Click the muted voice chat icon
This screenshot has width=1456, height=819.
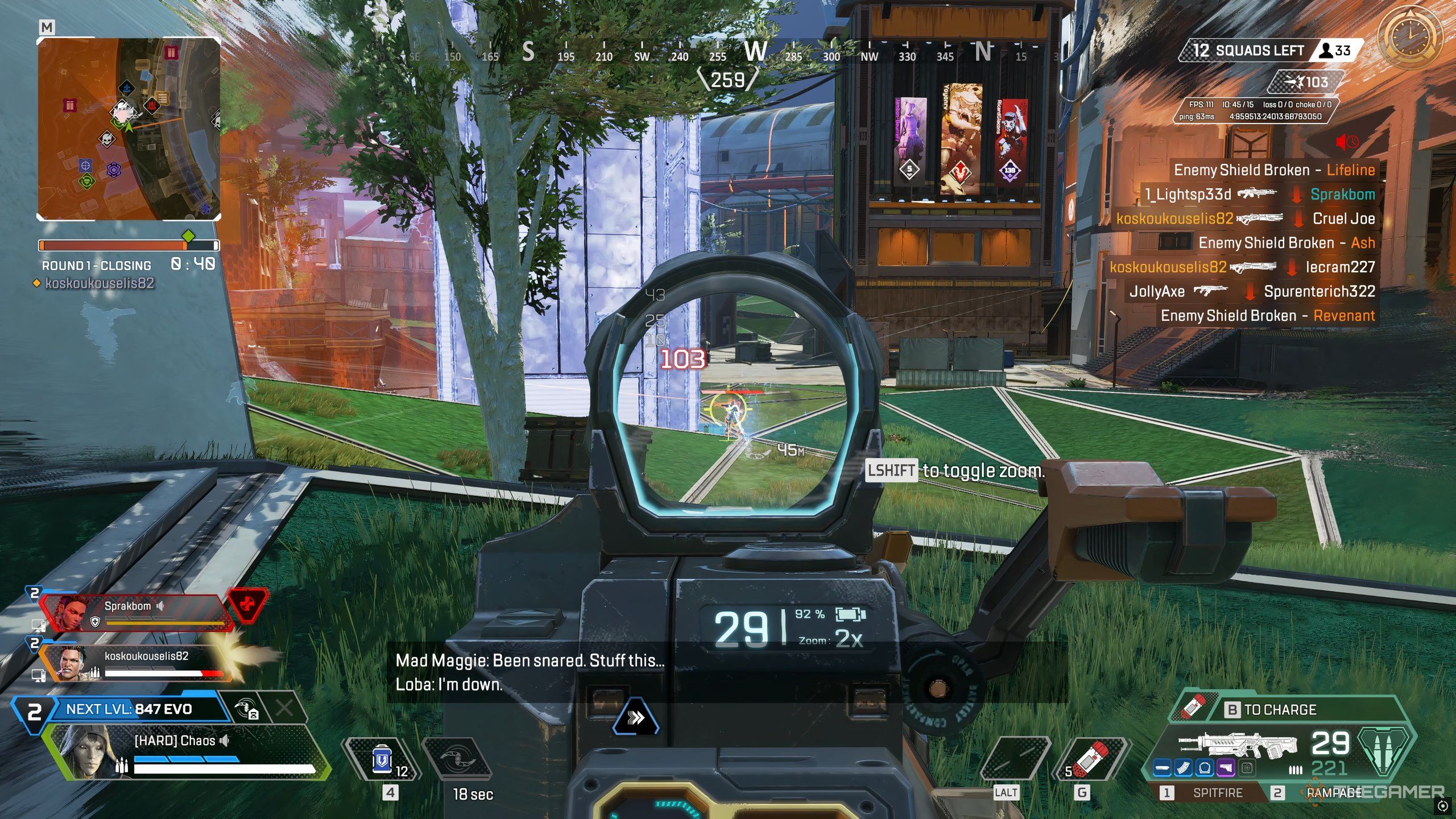pyautogui.click(x=1347, y=142)
